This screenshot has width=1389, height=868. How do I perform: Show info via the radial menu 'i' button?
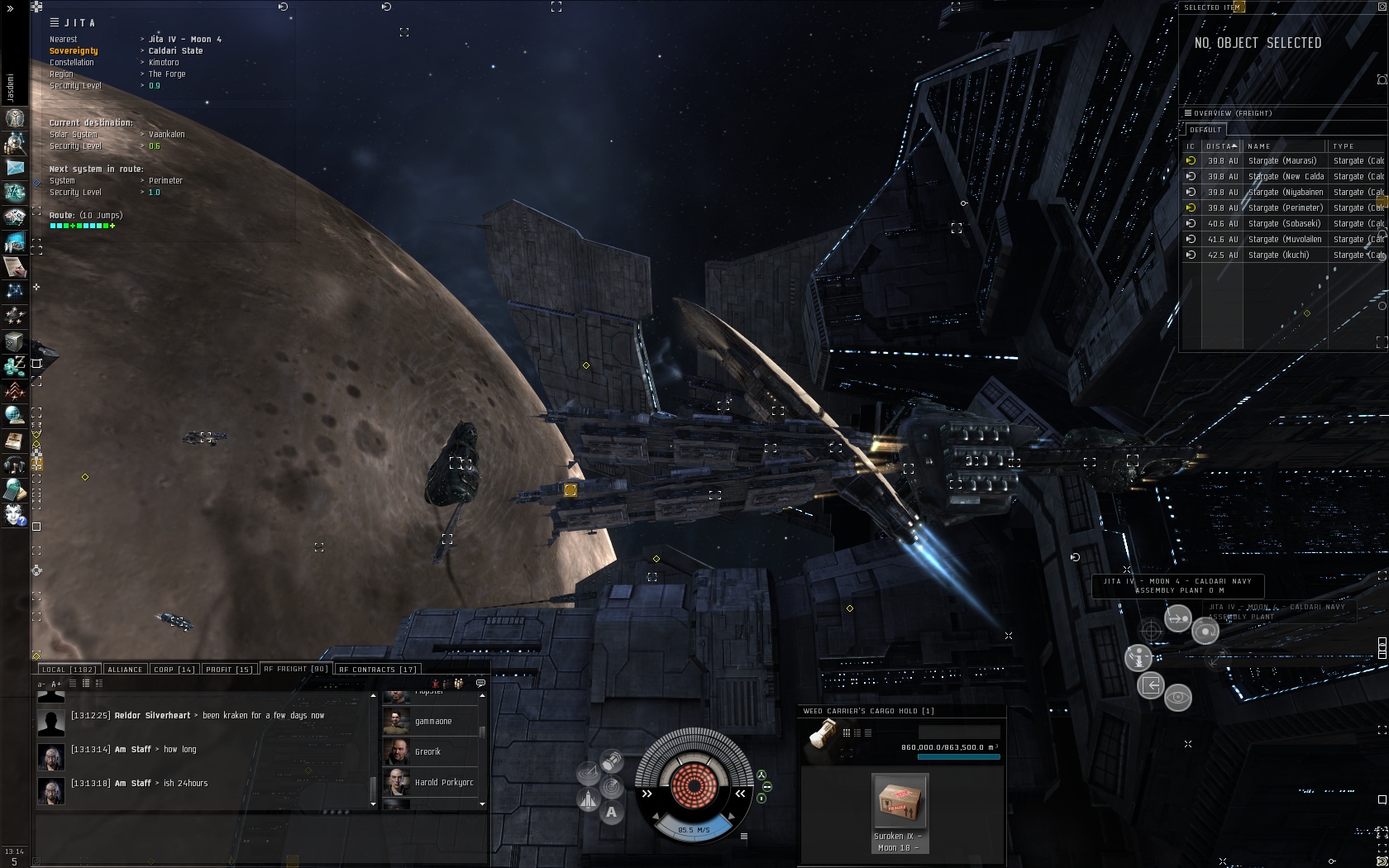pos(1138,658)
